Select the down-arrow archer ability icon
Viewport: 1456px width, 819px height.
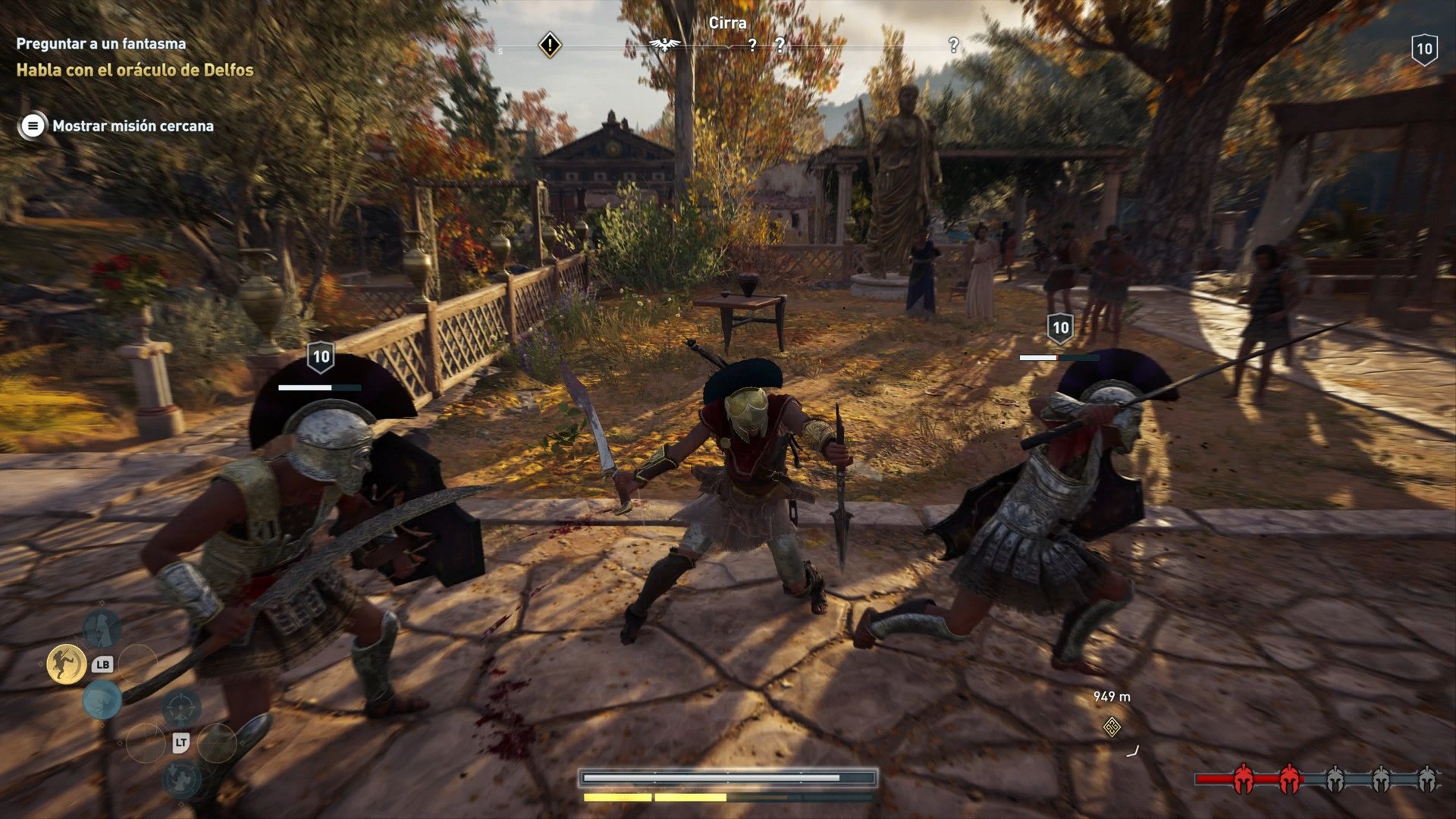point(182,779)
